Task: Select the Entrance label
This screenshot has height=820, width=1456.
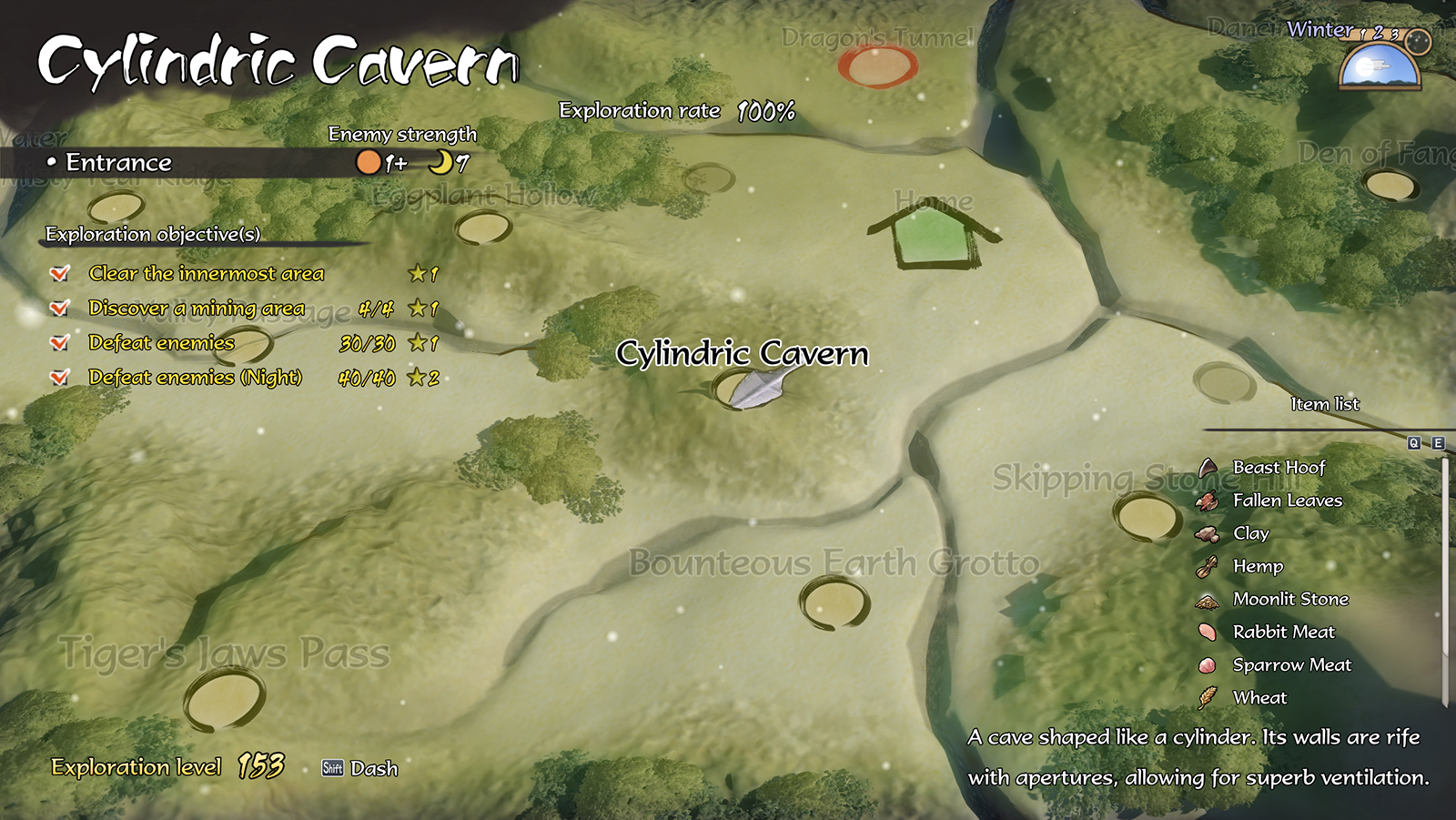Action: pyautogui.click(x=119, y=163)
